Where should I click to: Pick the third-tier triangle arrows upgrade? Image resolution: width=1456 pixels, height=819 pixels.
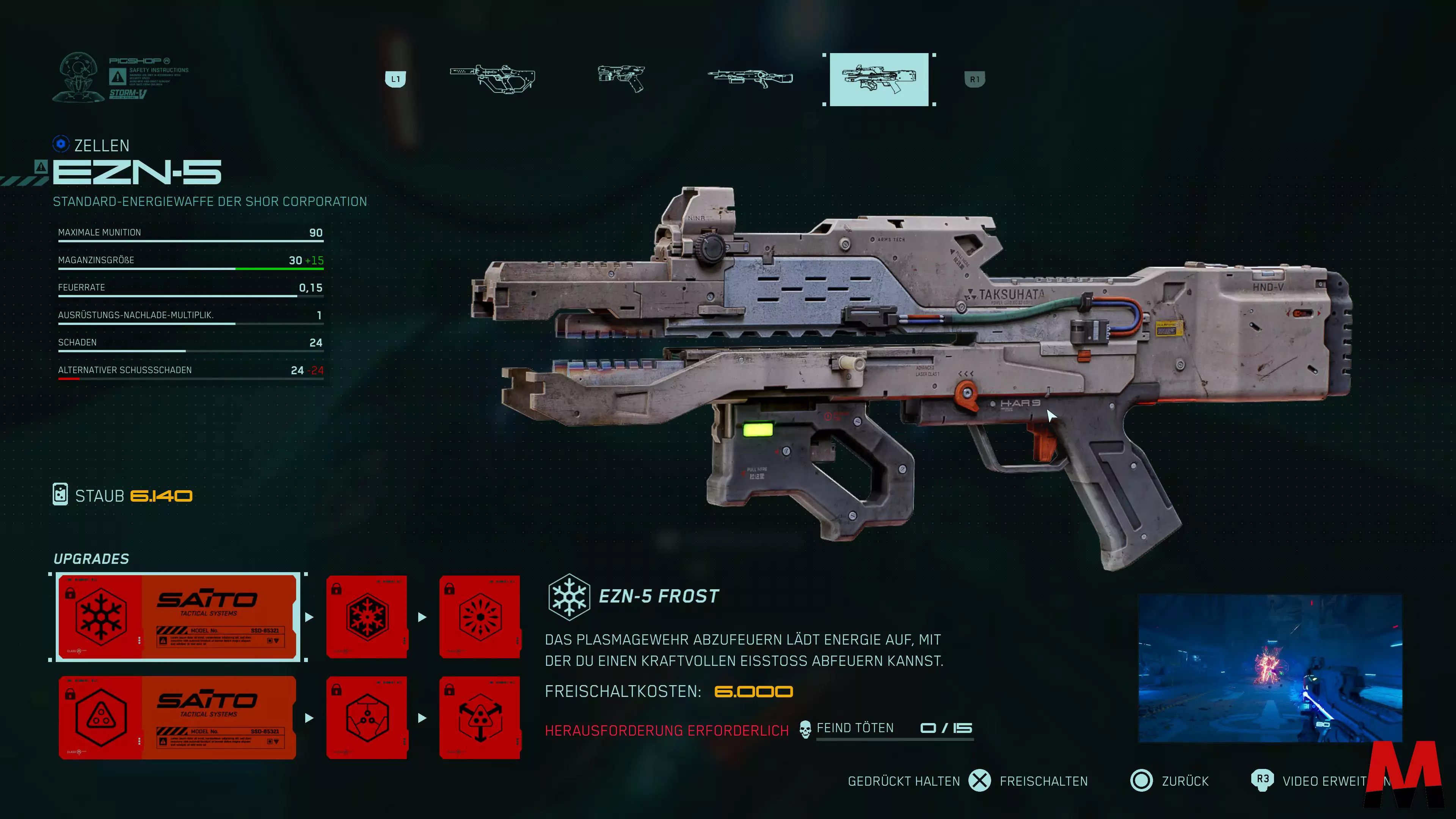480,718
